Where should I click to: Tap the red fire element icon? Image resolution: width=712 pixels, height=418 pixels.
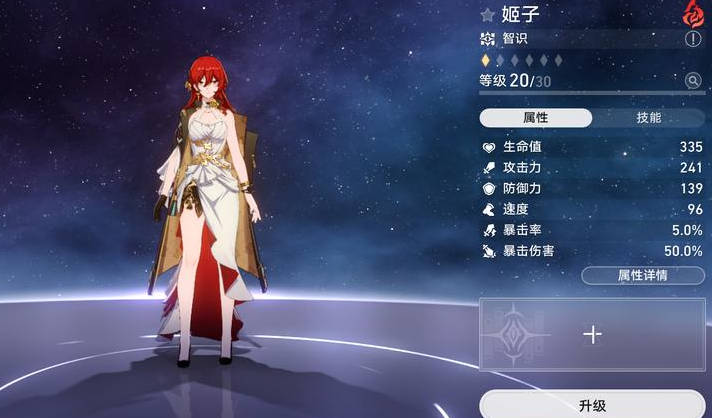693,13
